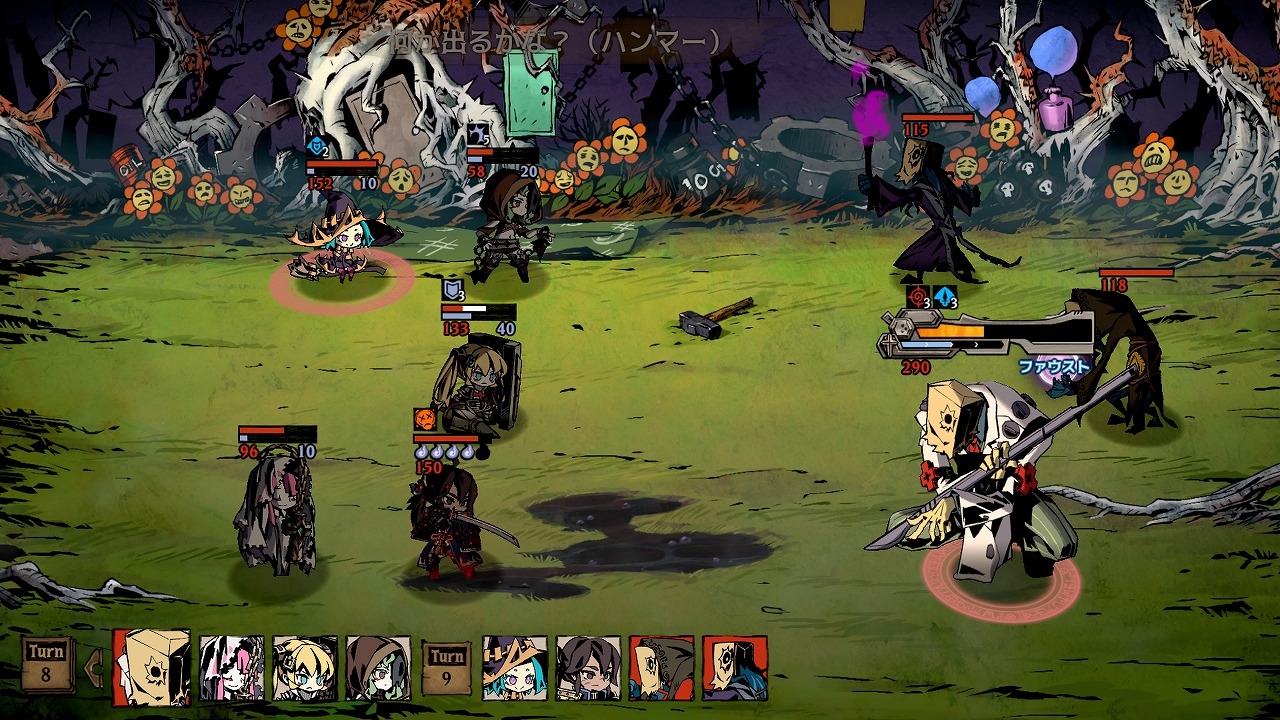The width and height of the screenshot is (1280, 720).
Task: Click the teal-haired witch turn portrait
Action: [x=515, y=668]
